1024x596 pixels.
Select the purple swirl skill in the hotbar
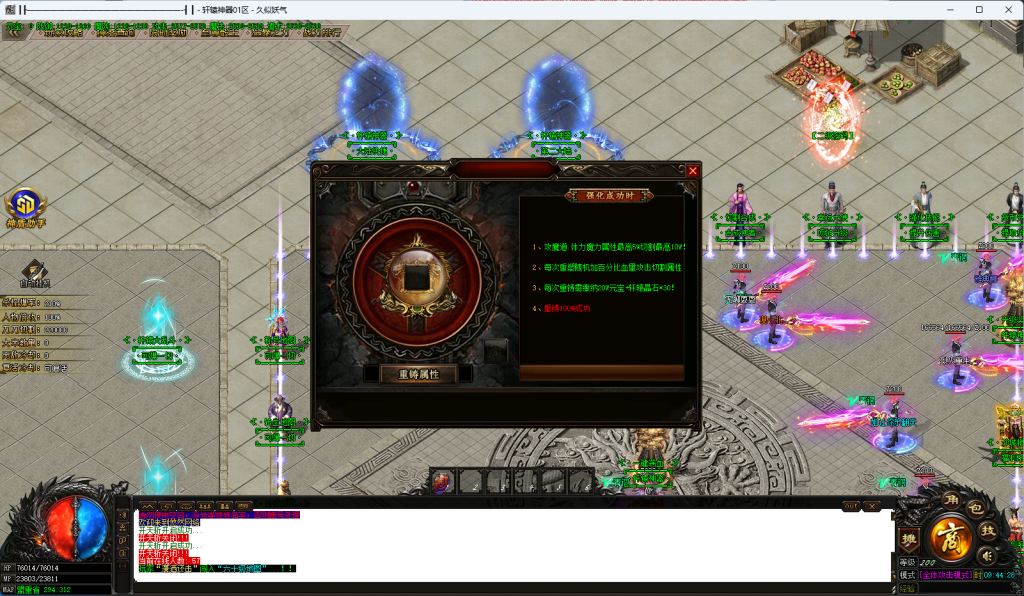[x=443, y=482]
